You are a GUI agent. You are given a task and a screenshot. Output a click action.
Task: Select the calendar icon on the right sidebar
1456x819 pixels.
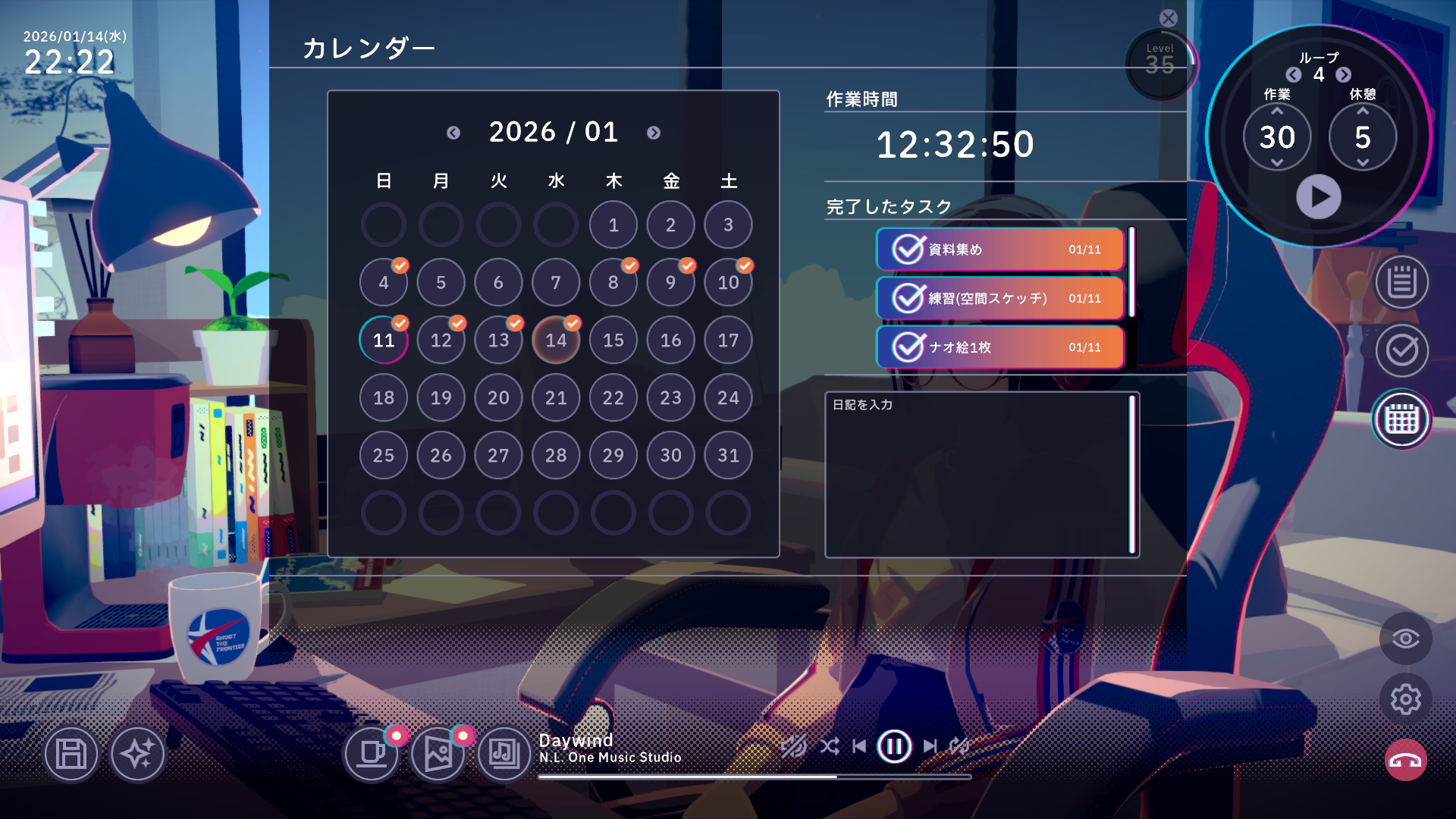1401,418
